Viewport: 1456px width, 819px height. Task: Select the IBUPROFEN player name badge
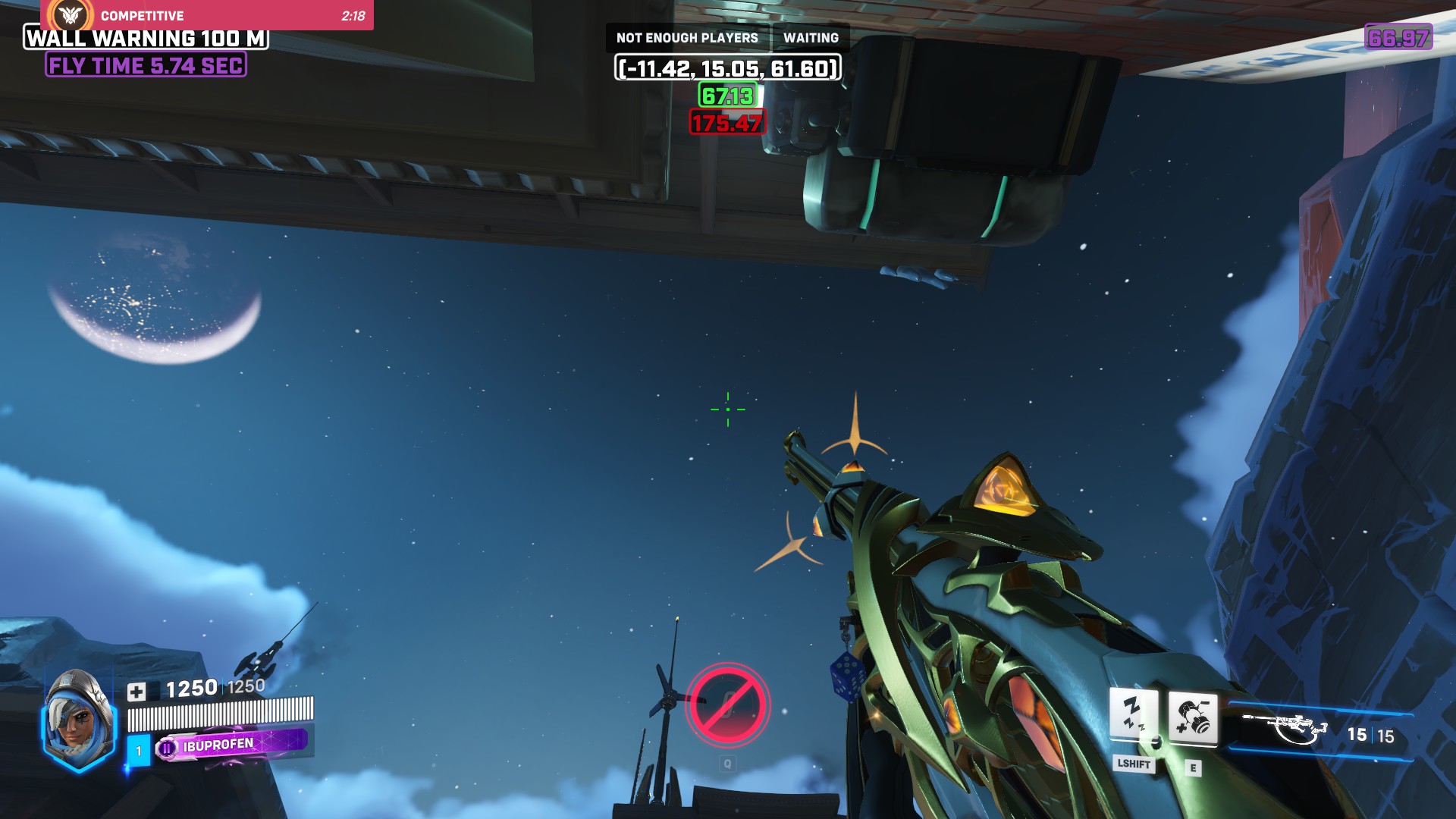231,745
